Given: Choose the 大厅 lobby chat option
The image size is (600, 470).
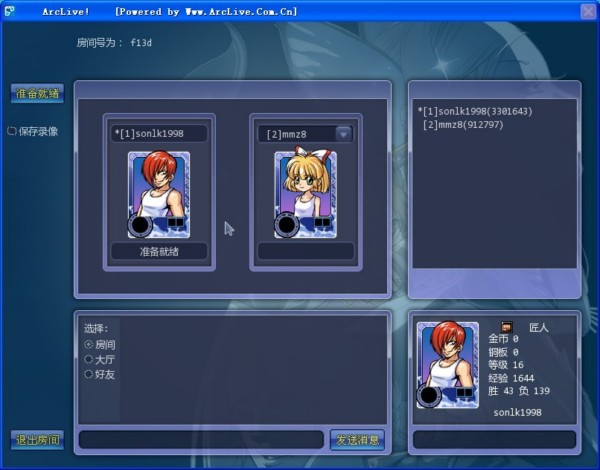Looking at the screenshot, I should [x=88, y=358].
